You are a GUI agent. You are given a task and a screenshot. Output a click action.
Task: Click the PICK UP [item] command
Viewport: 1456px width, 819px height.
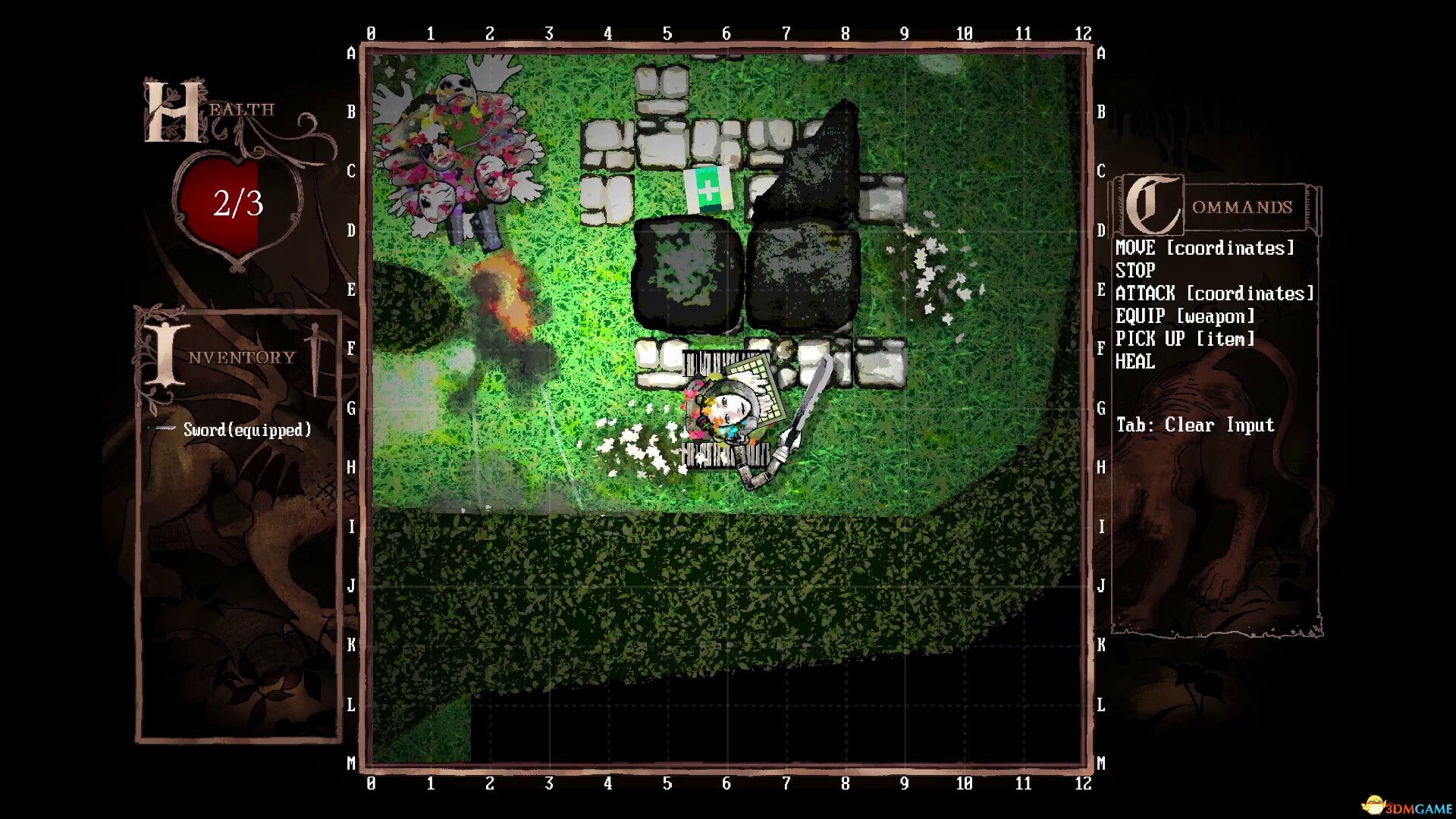1183,339
